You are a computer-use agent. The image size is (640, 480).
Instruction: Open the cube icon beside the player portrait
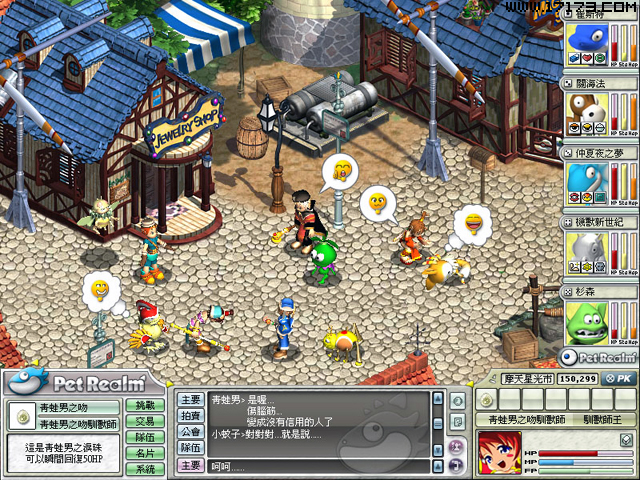pyautogui.click(x=626, y=439)
